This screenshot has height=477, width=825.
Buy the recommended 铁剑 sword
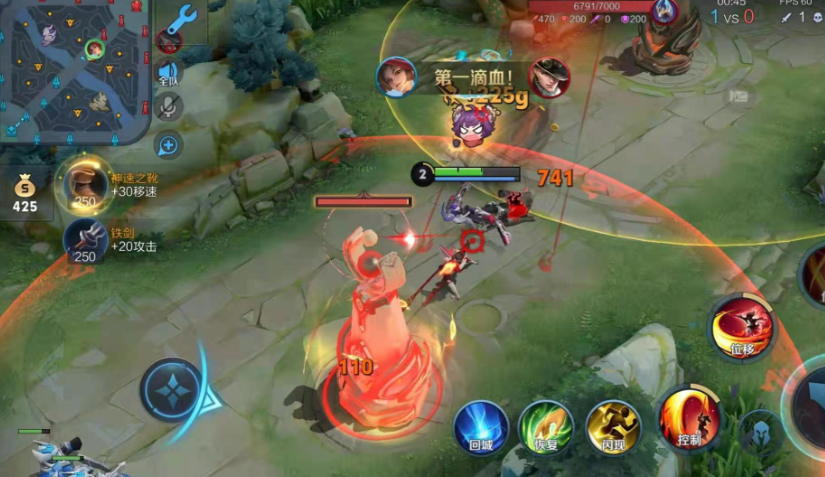[x=85, y=241]
